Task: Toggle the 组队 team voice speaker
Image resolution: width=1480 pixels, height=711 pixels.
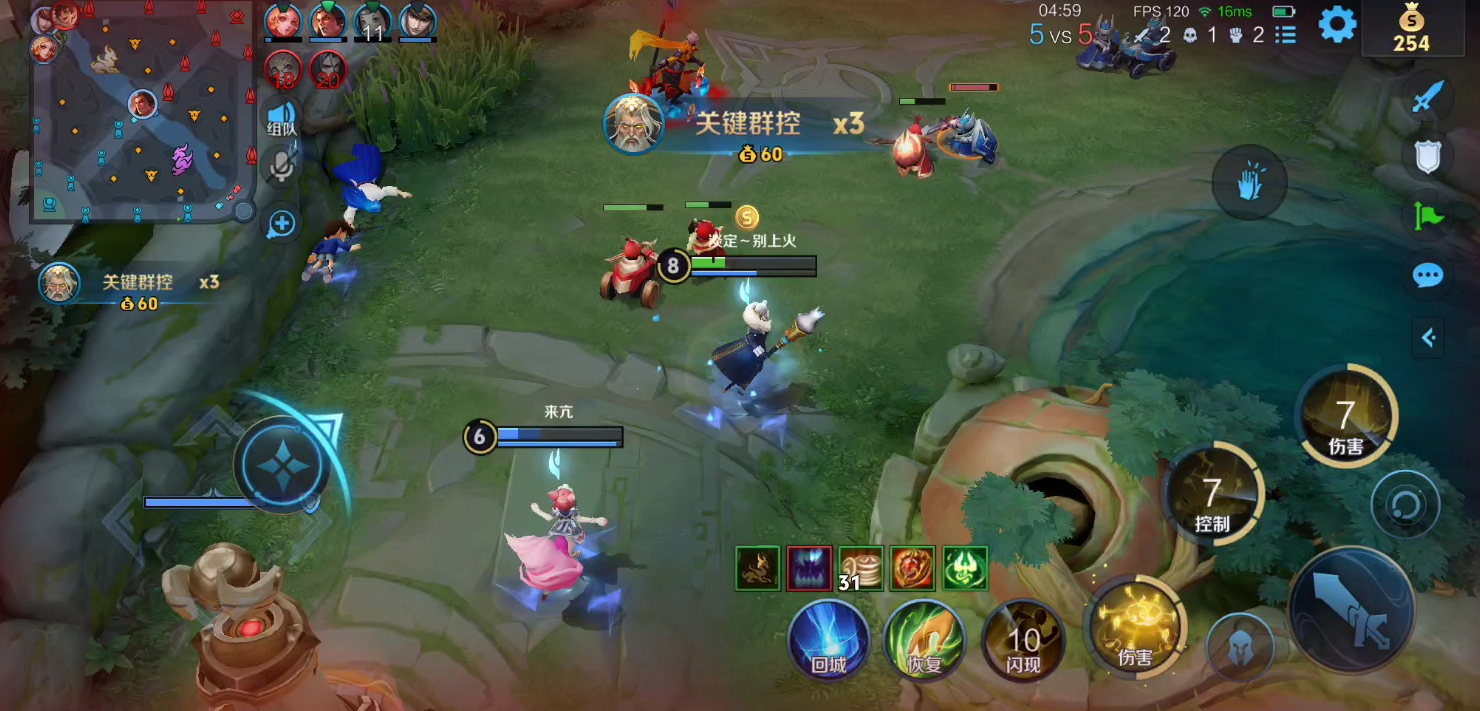Action: tap(282, 116)
